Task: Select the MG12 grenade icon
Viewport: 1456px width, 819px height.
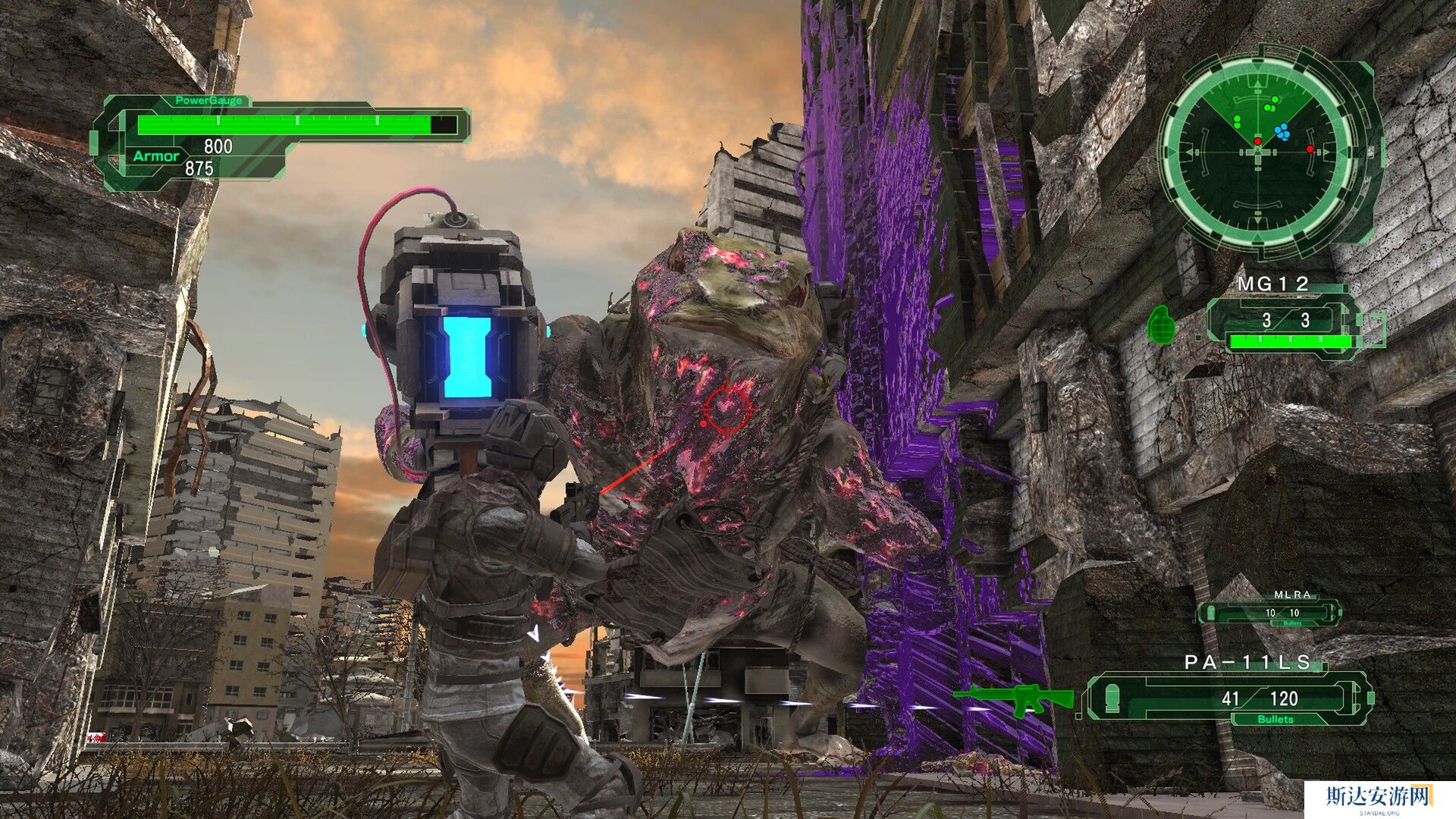Action: click(1163, 325)
